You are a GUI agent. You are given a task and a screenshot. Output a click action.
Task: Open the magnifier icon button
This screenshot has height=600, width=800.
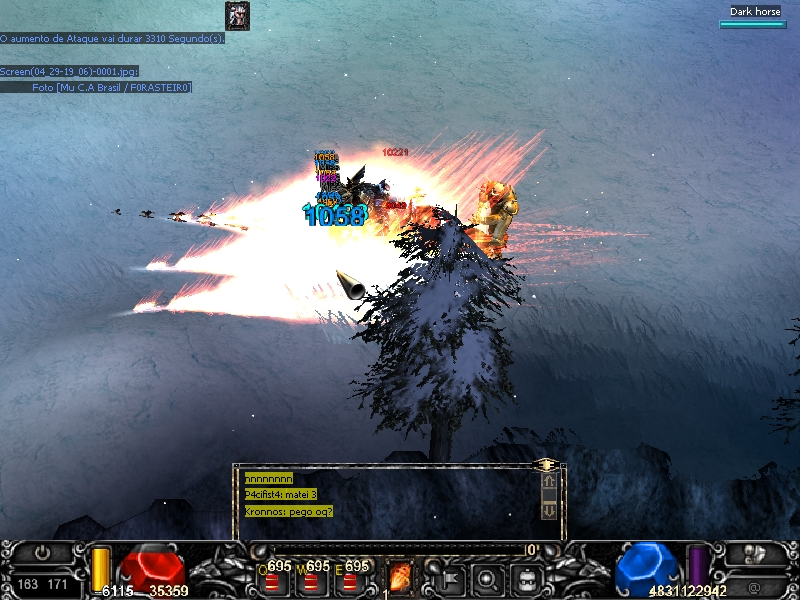tap(487, 577)
